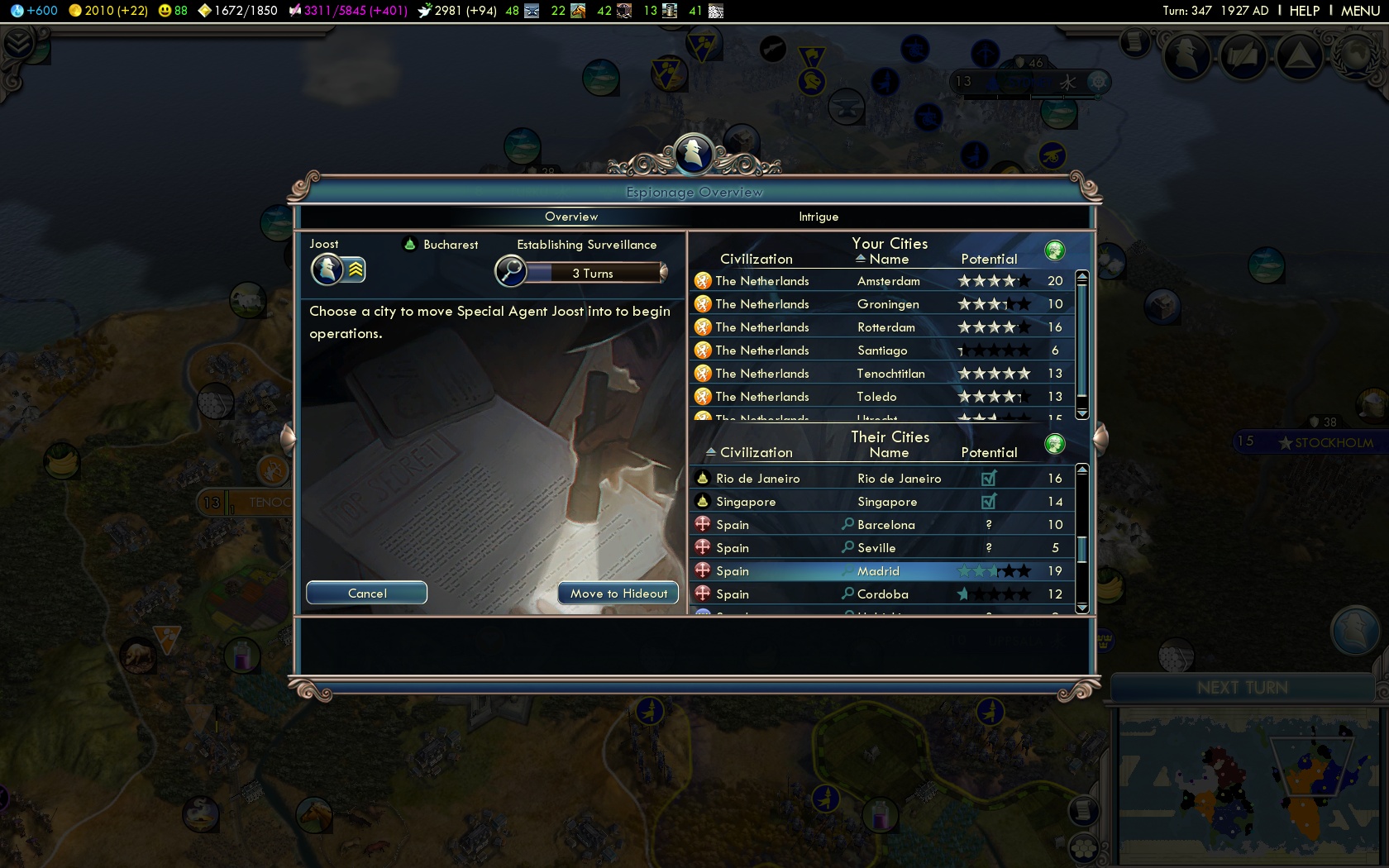Choose Cordoba as target city
The image size is (1389, 868).
882,594
